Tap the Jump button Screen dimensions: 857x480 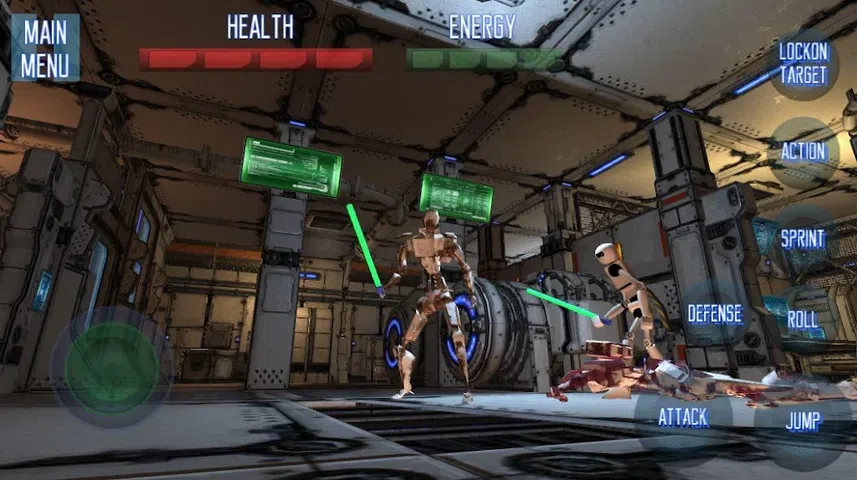[x=803, y=422]
